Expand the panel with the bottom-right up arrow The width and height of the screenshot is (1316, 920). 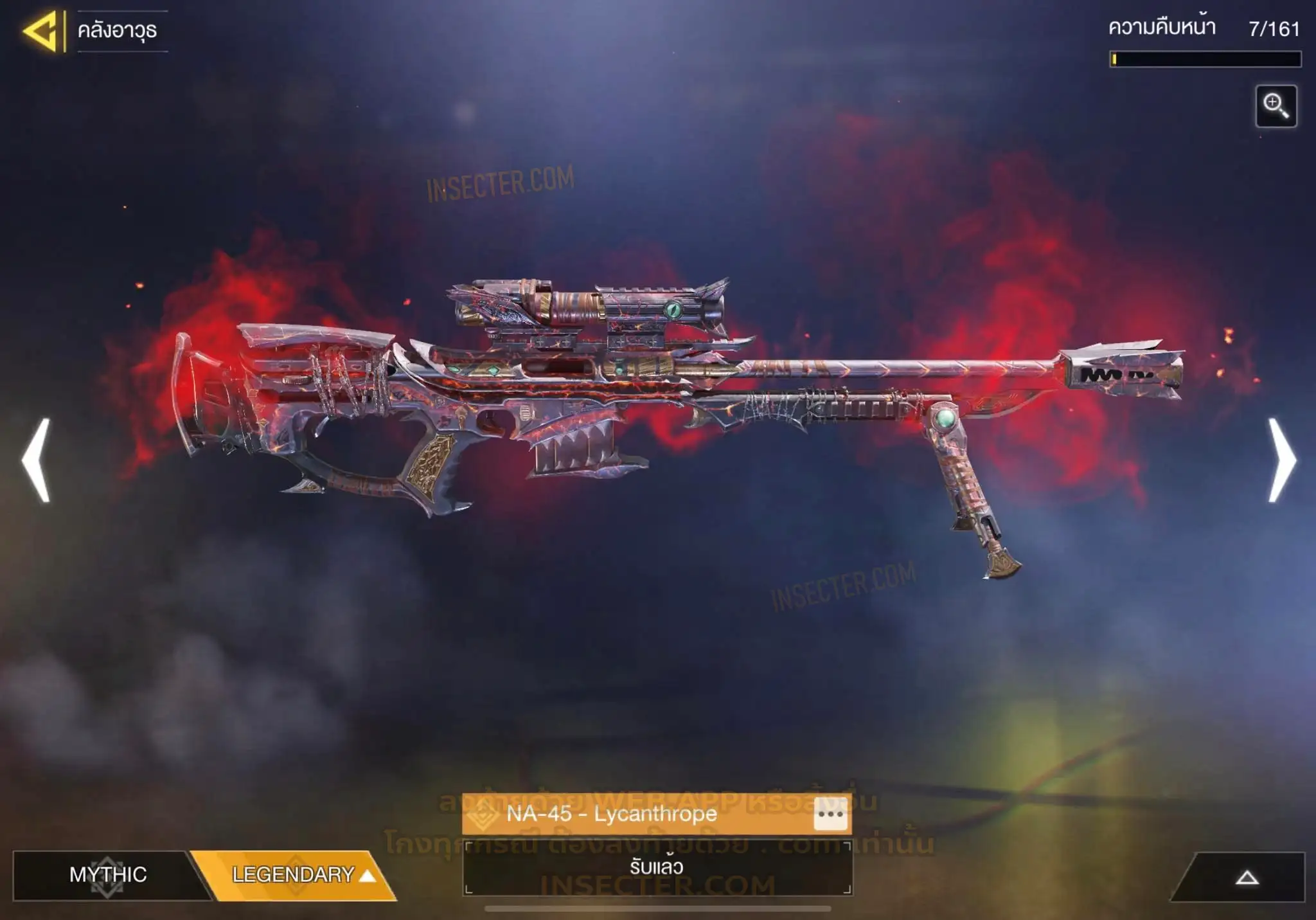[1247, 878]
